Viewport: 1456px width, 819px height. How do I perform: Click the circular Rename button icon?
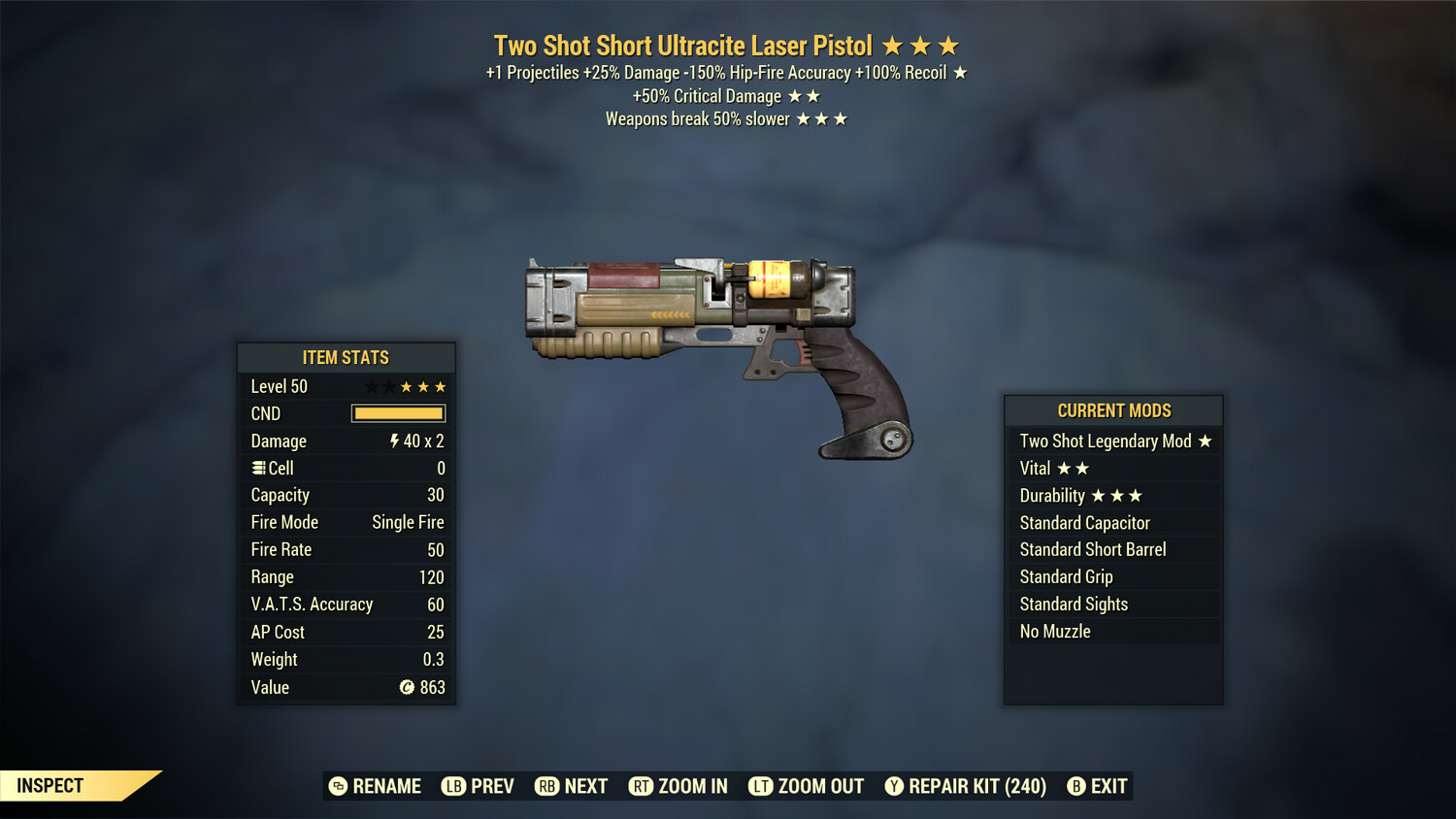point(337,786)
